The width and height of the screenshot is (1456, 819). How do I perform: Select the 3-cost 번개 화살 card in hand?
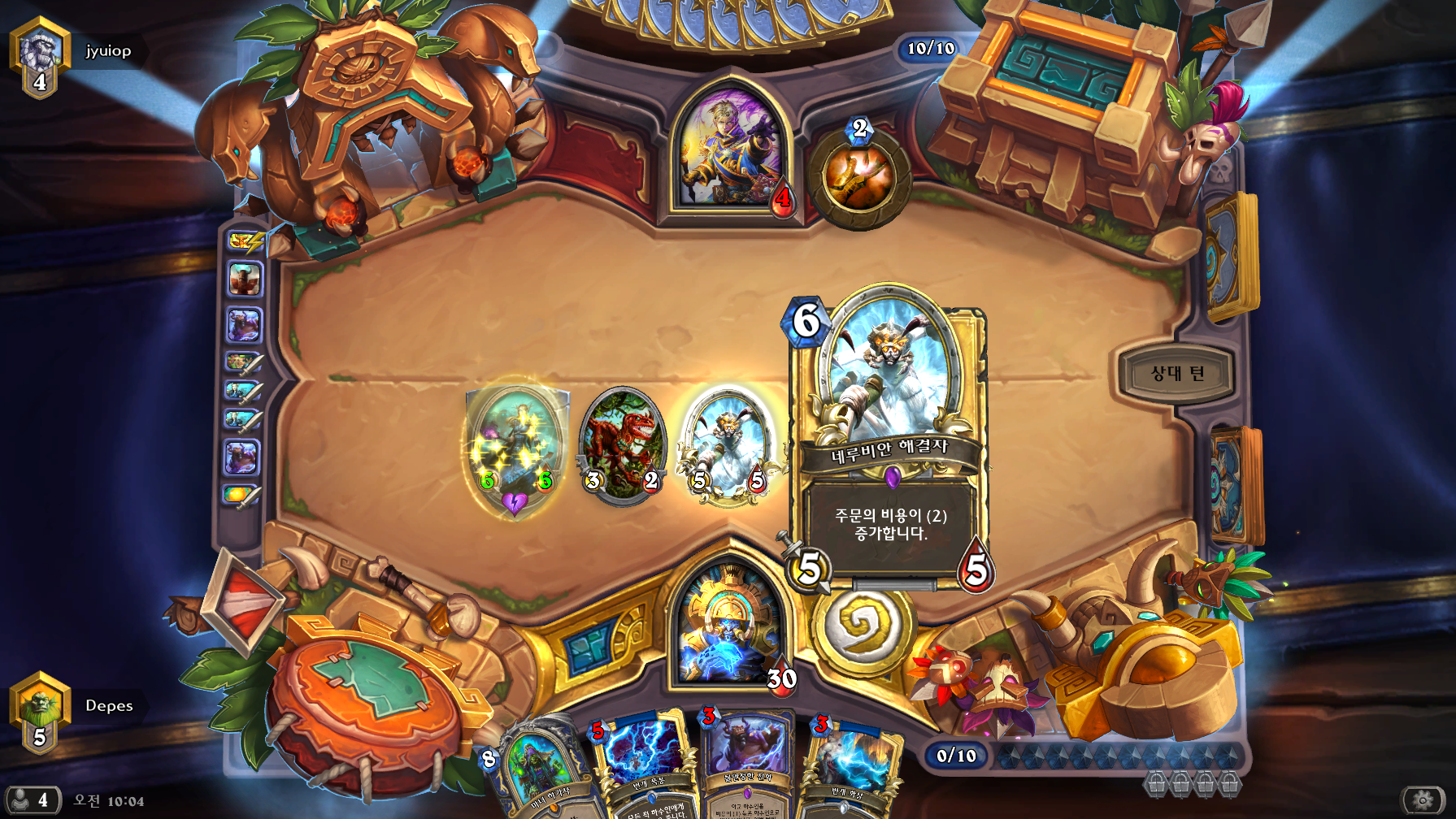point(850,768)
